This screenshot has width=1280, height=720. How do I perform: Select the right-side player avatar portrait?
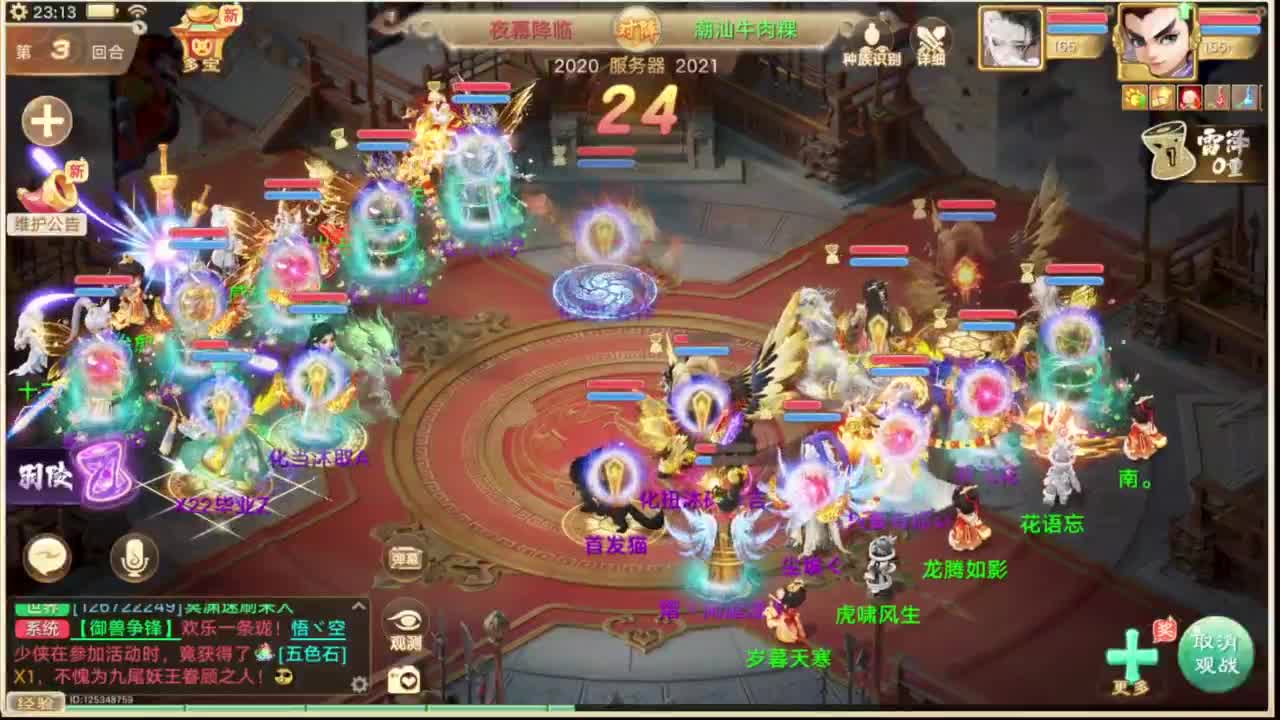tap(1155, 40)
